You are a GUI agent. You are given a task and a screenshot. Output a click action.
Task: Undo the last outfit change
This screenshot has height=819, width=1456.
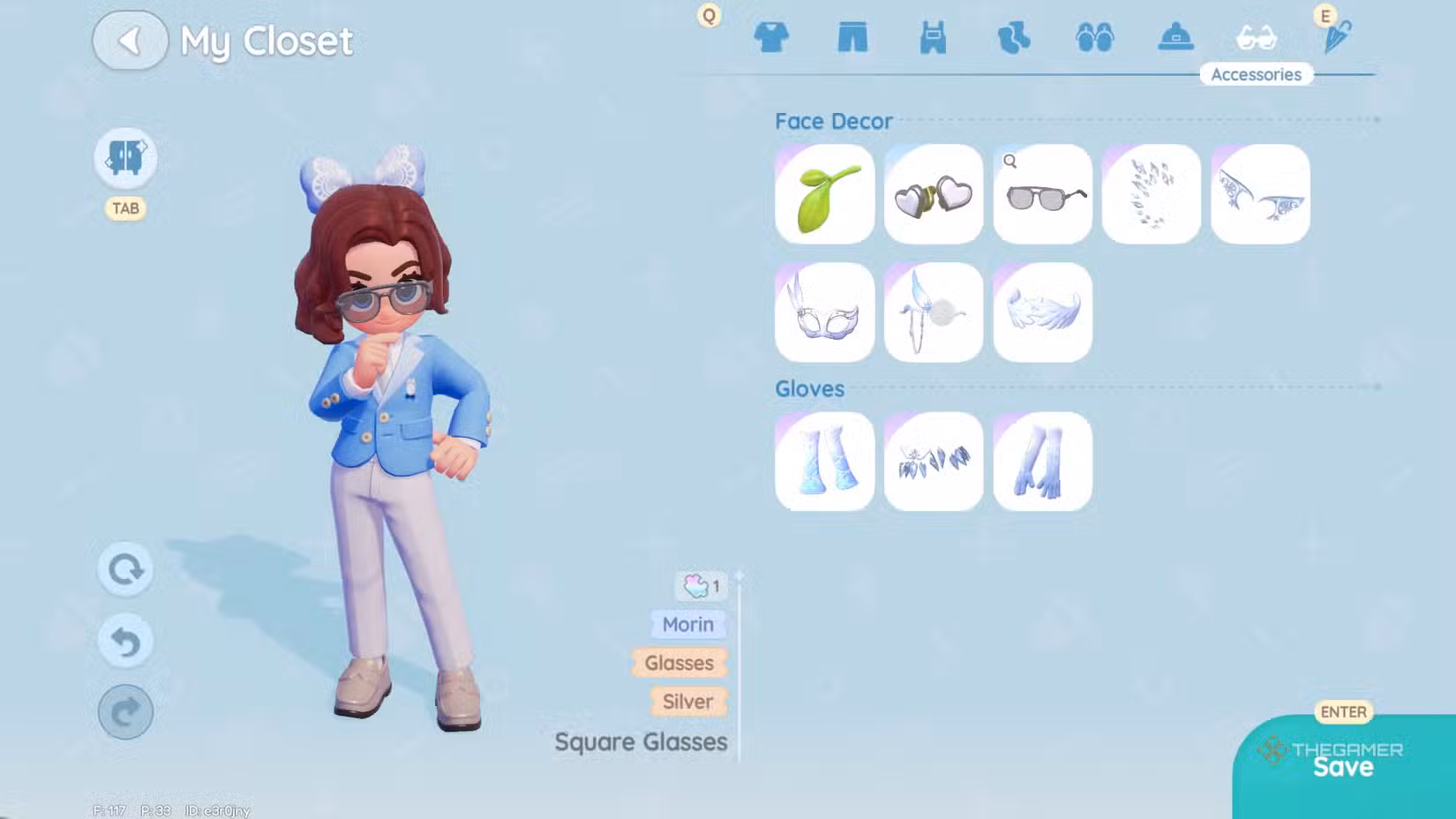coord(125,642)
